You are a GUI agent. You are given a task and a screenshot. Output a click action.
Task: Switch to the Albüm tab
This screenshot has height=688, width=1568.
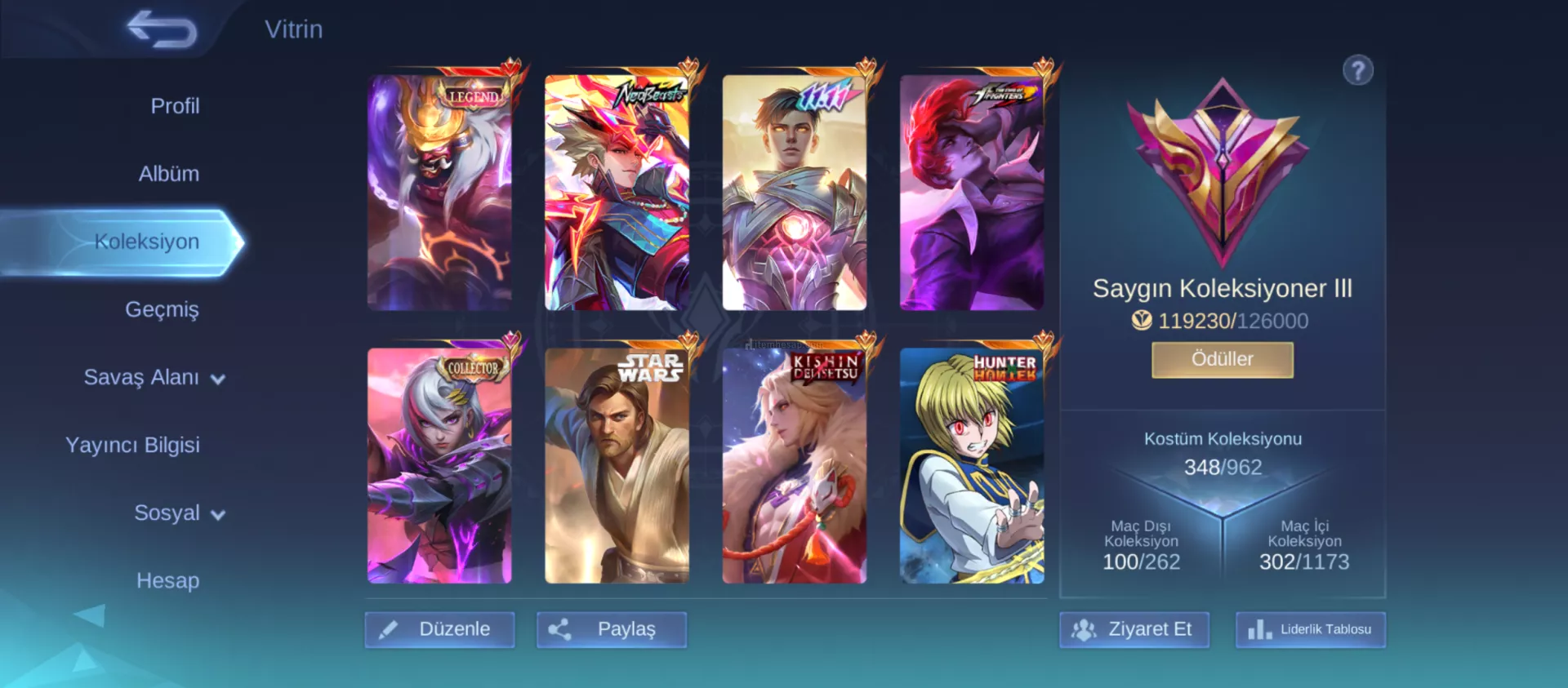(x=169, y=174)
